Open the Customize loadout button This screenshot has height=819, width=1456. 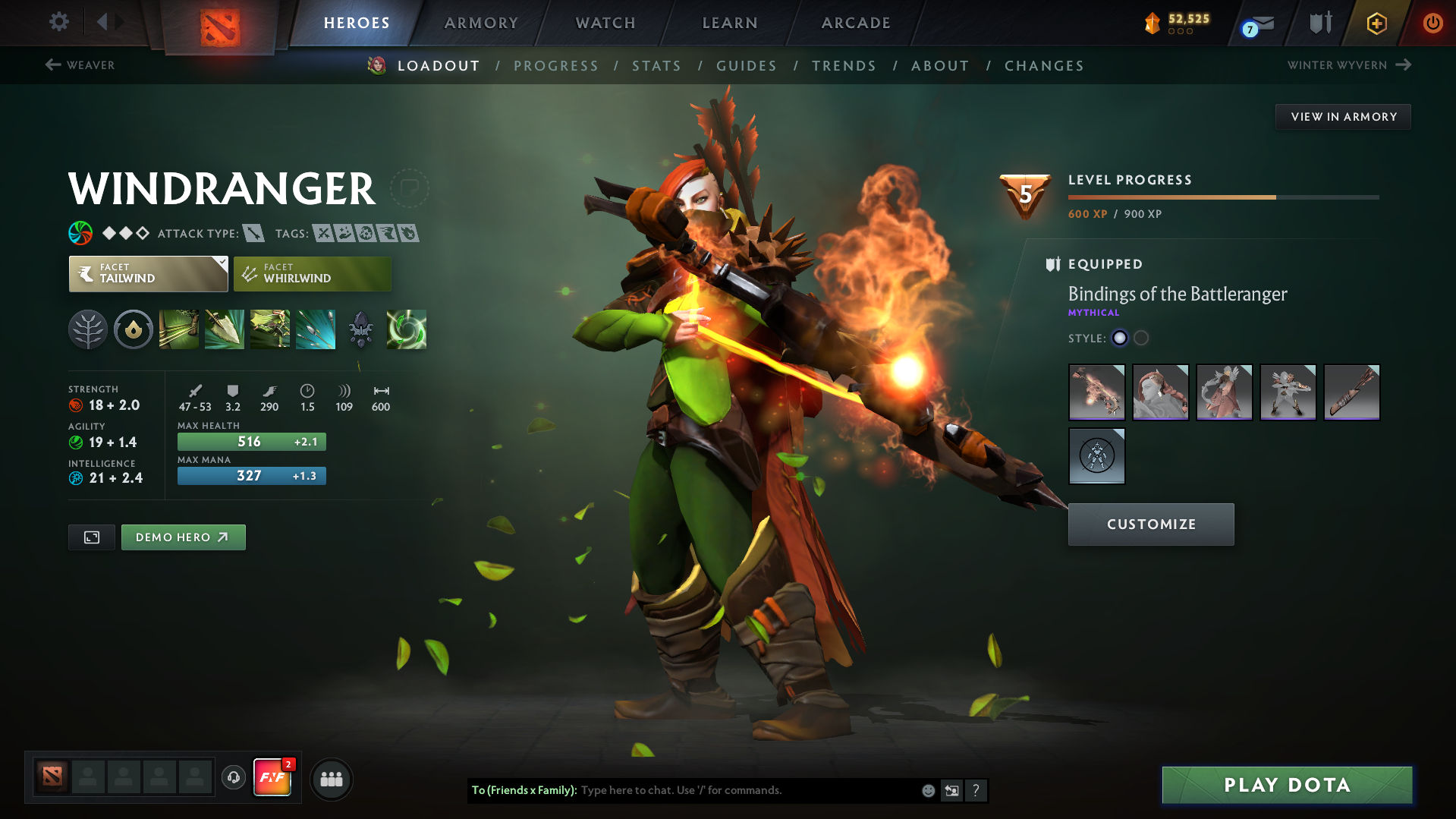click(1150, 524)
